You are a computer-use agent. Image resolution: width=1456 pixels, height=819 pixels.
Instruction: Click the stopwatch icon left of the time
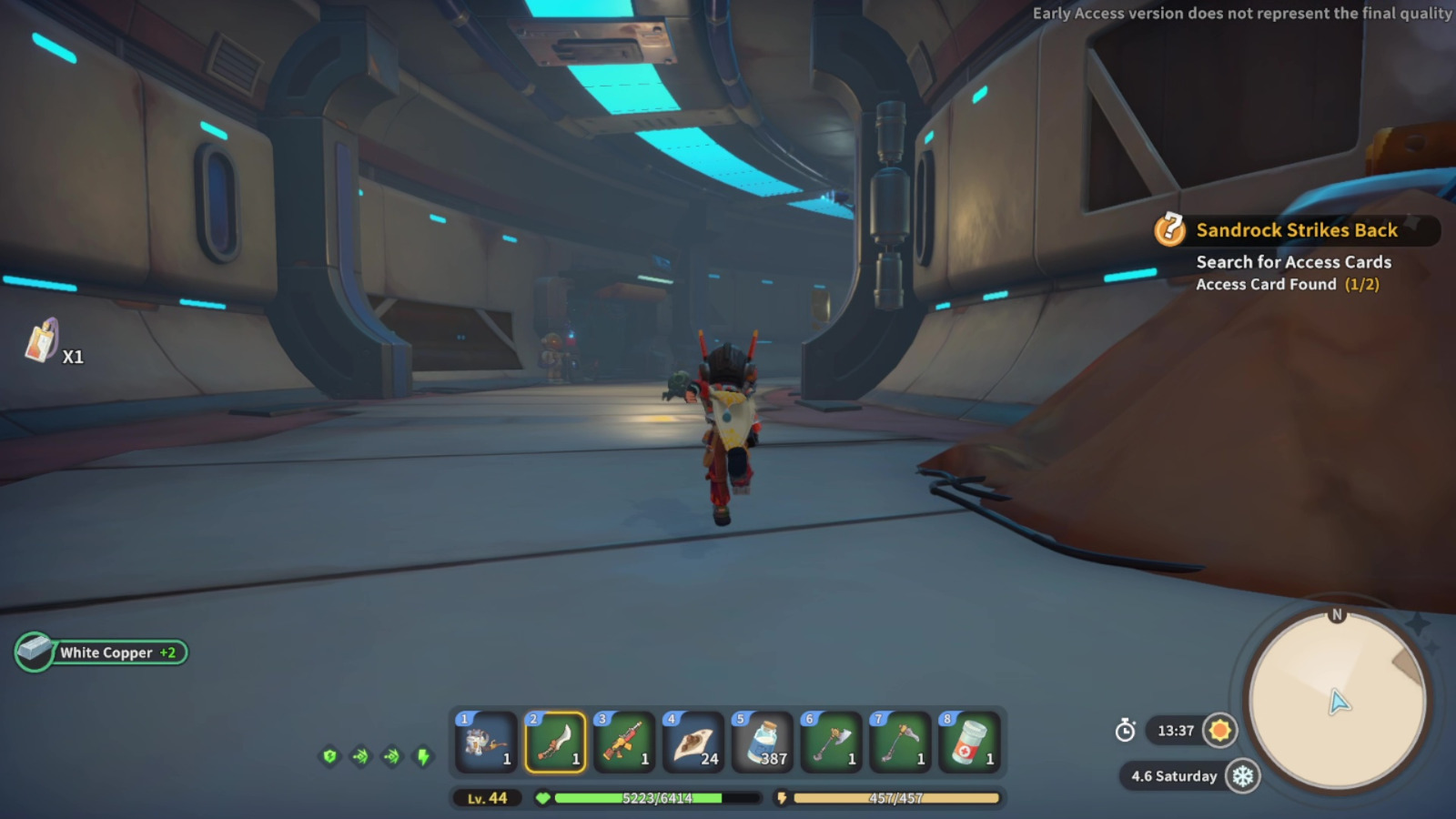(1126, 731)
